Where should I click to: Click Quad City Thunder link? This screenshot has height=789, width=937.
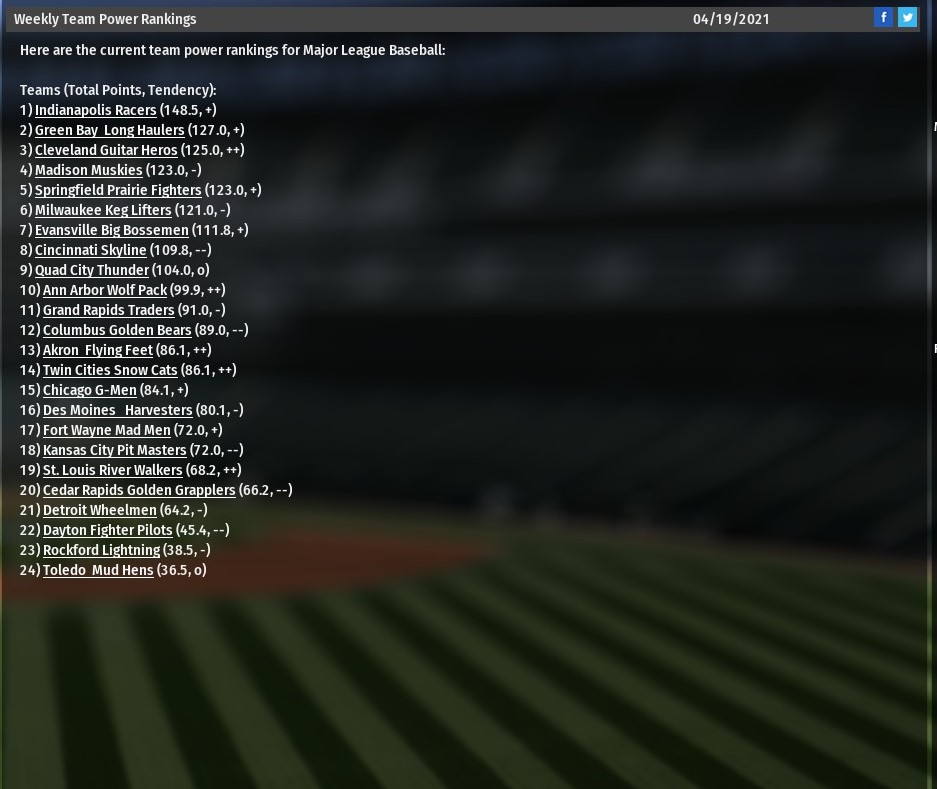(91, 270)
